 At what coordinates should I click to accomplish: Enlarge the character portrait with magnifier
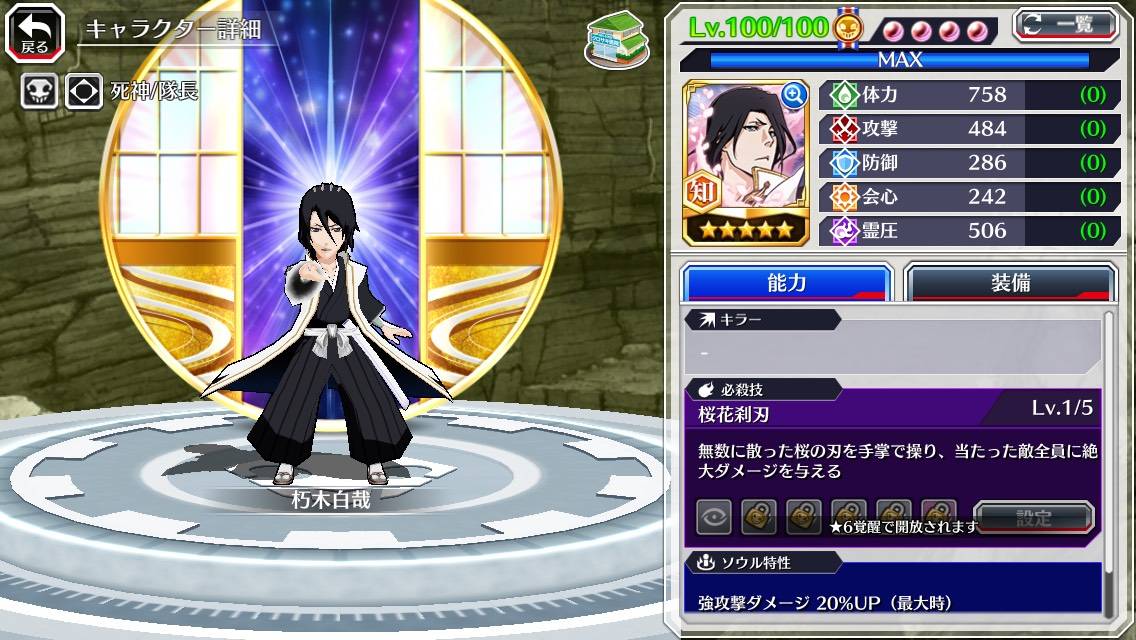pyautogui.click(x=794, y=95)
